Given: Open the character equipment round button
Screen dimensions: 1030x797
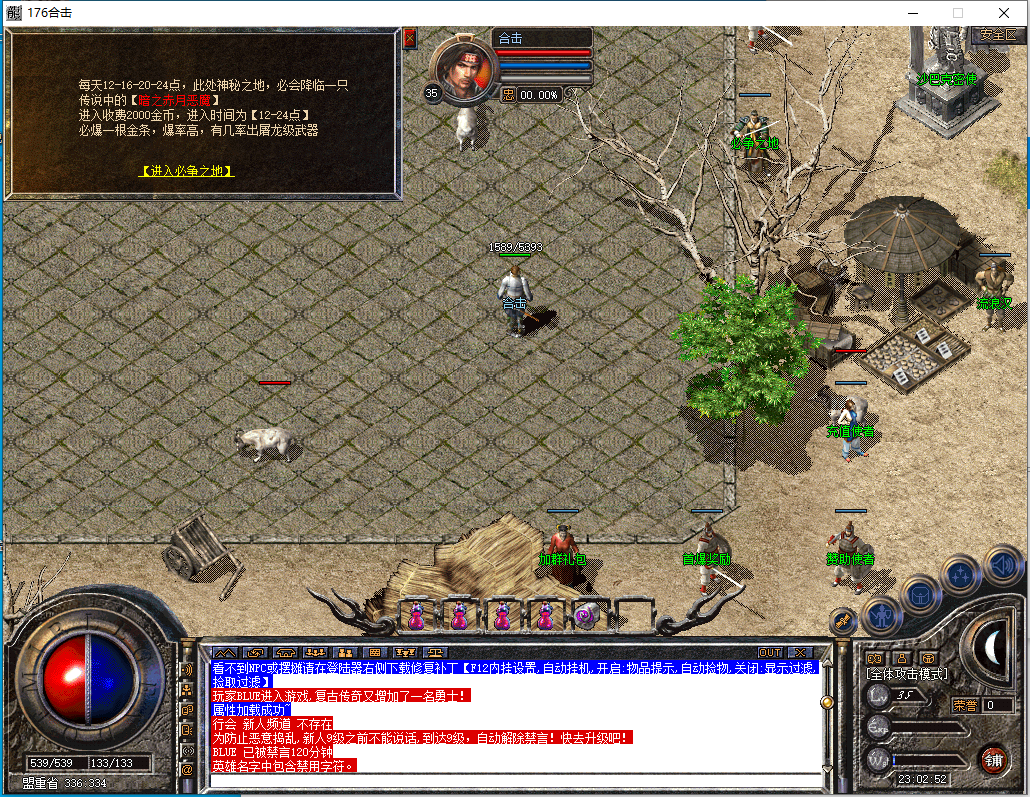Looking at the screenshot, I should click(882, 616).
